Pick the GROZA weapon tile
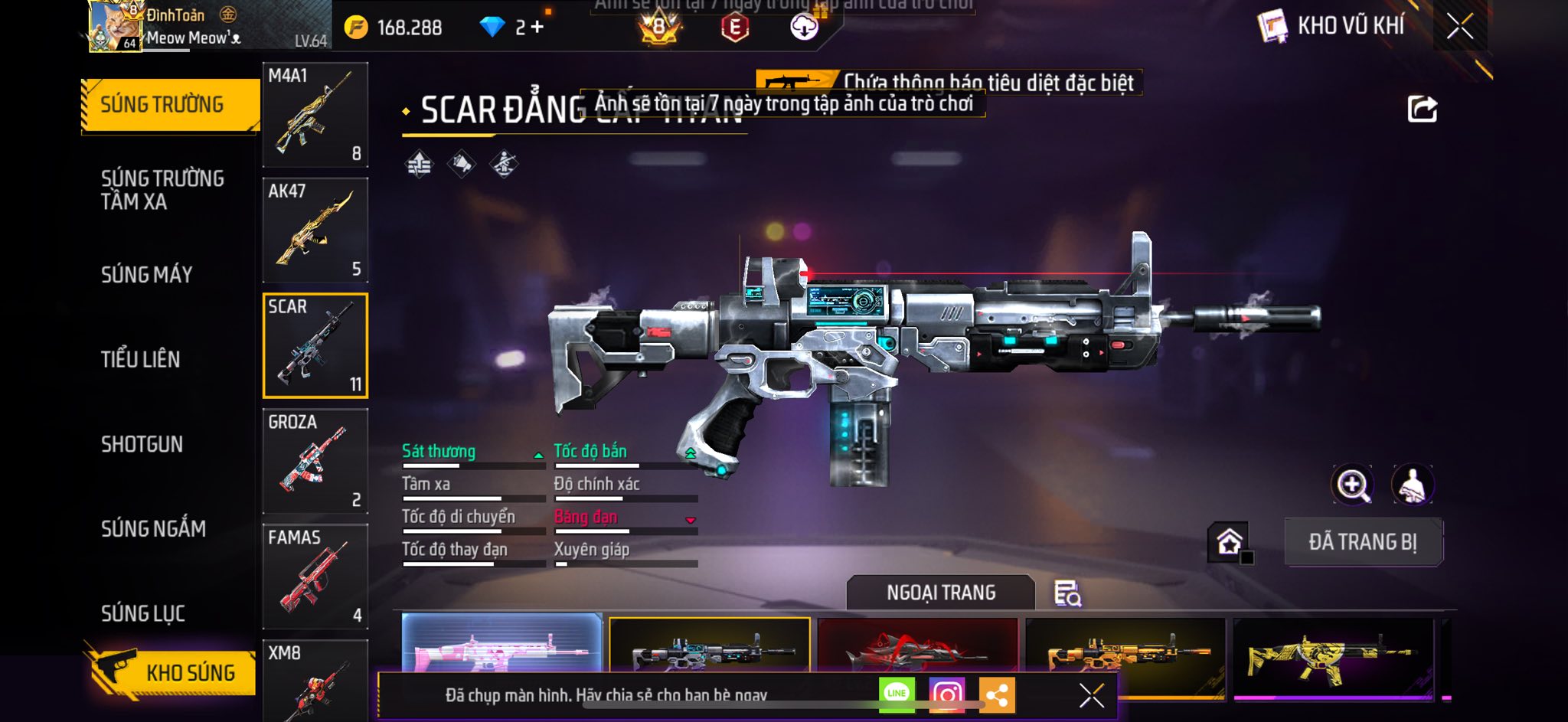 [315, 461]
